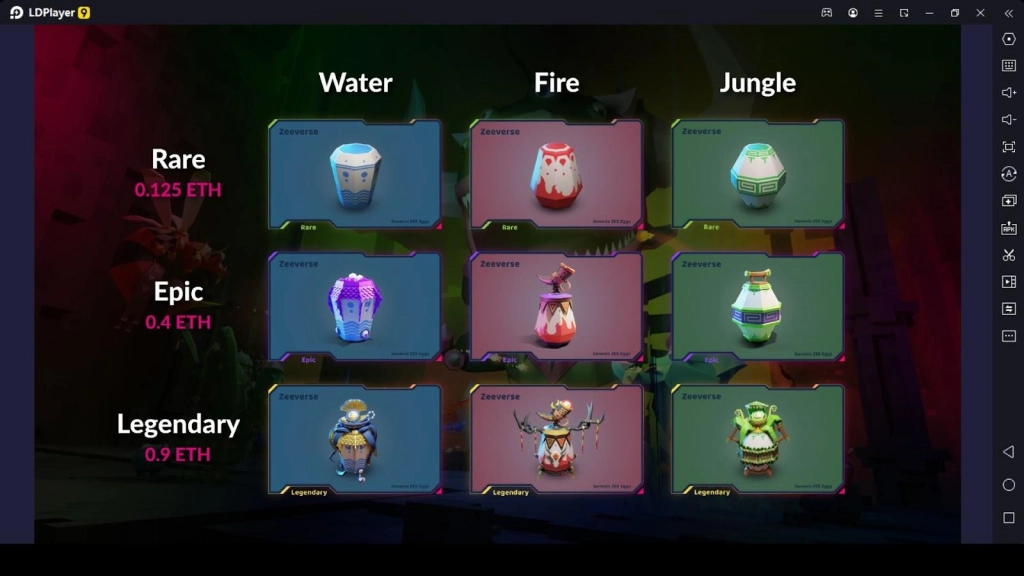
Task: Select the Epic Water egg card
Action: coord(355,307)
